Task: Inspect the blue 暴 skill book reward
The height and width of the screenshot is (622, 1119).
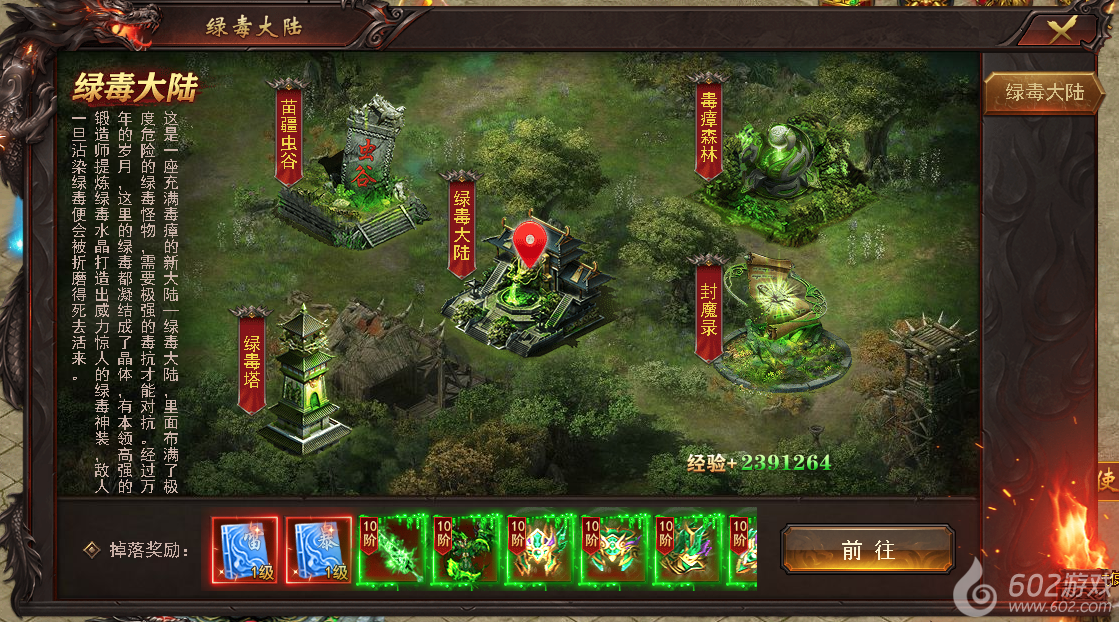Action: pyautogui.click(x=319, y=550)
